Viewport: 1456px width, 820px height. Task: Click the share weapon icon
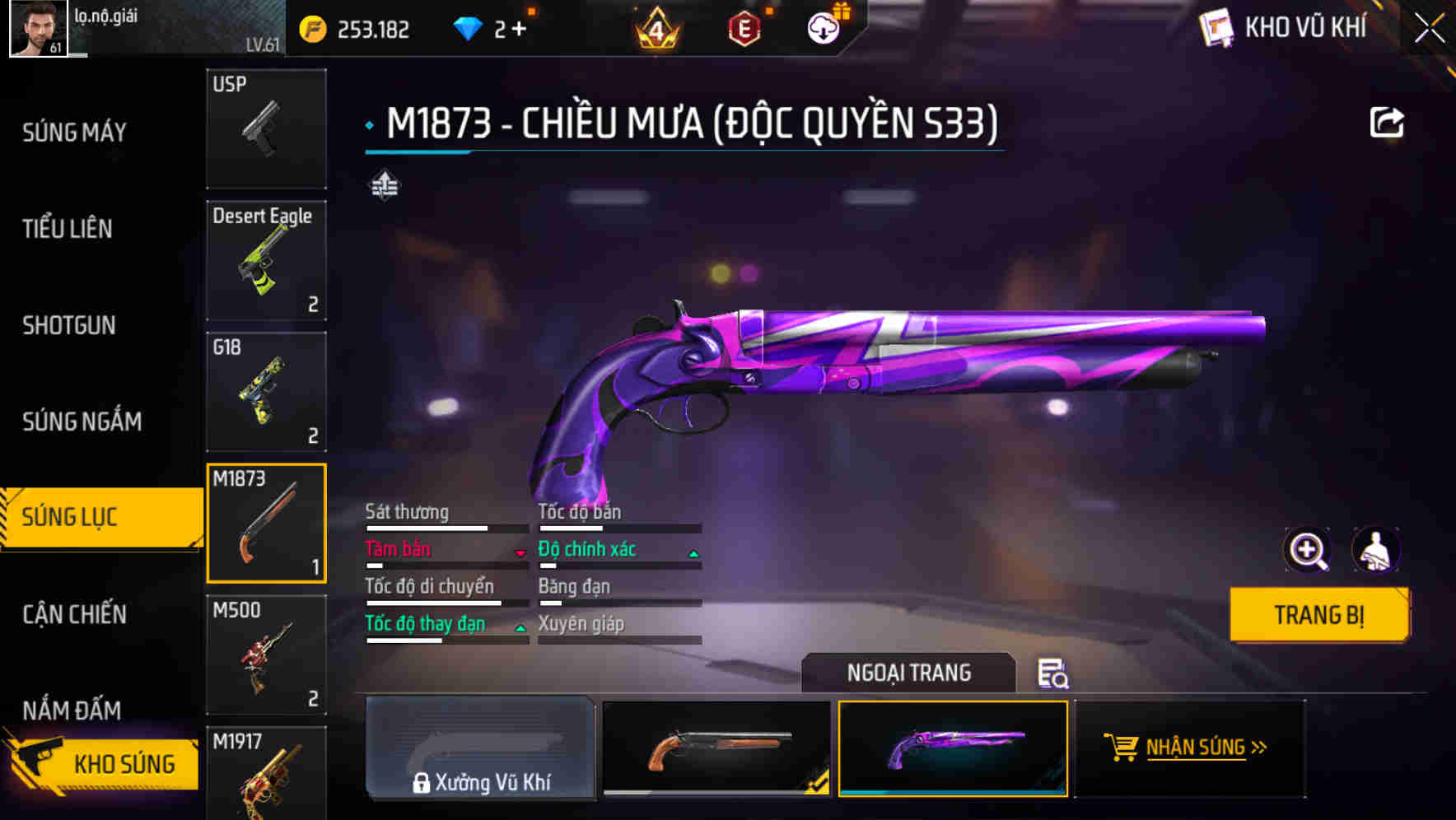click(x=1388, y=121)
